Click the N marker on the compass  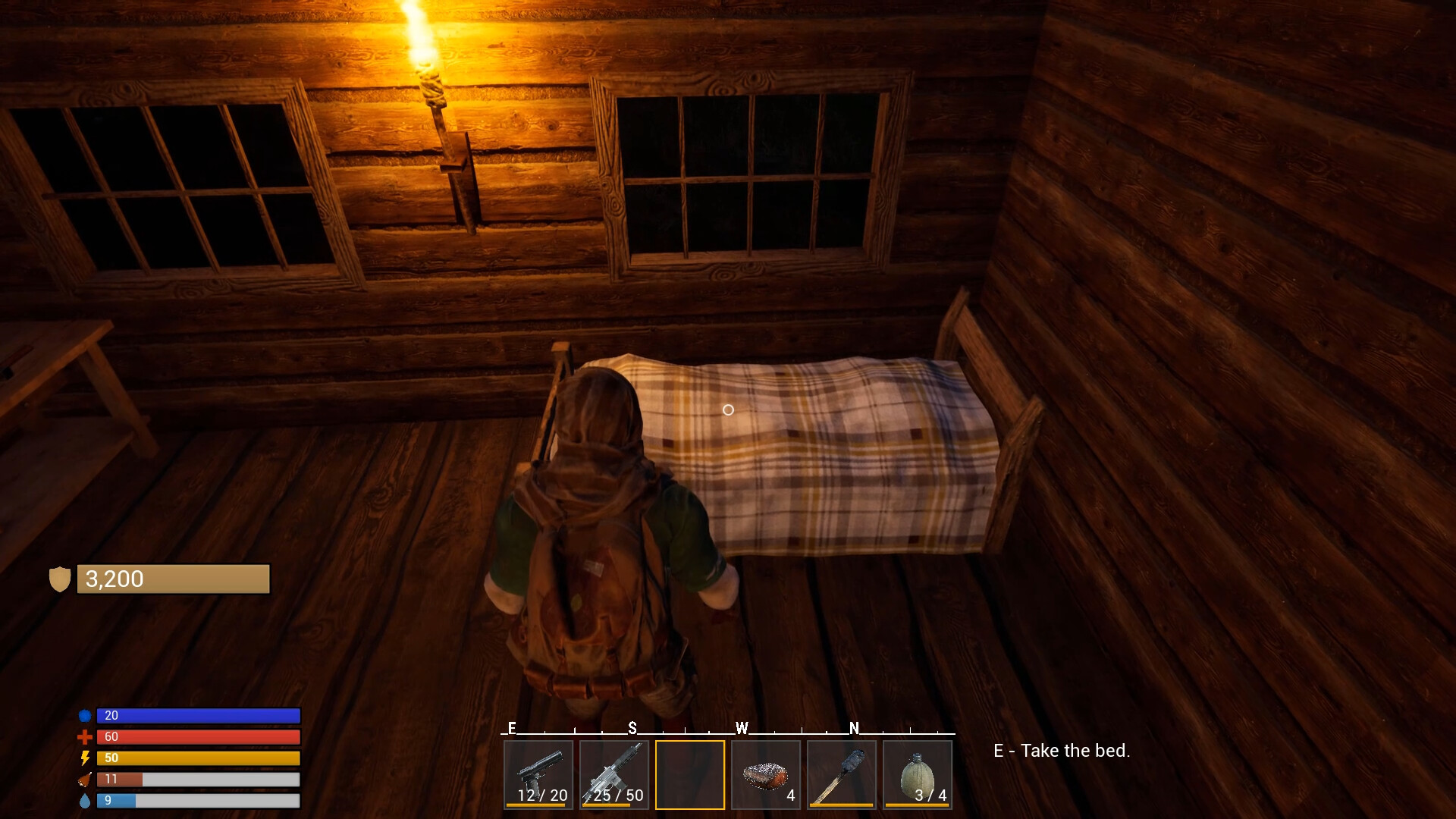[x=855, y=727]
